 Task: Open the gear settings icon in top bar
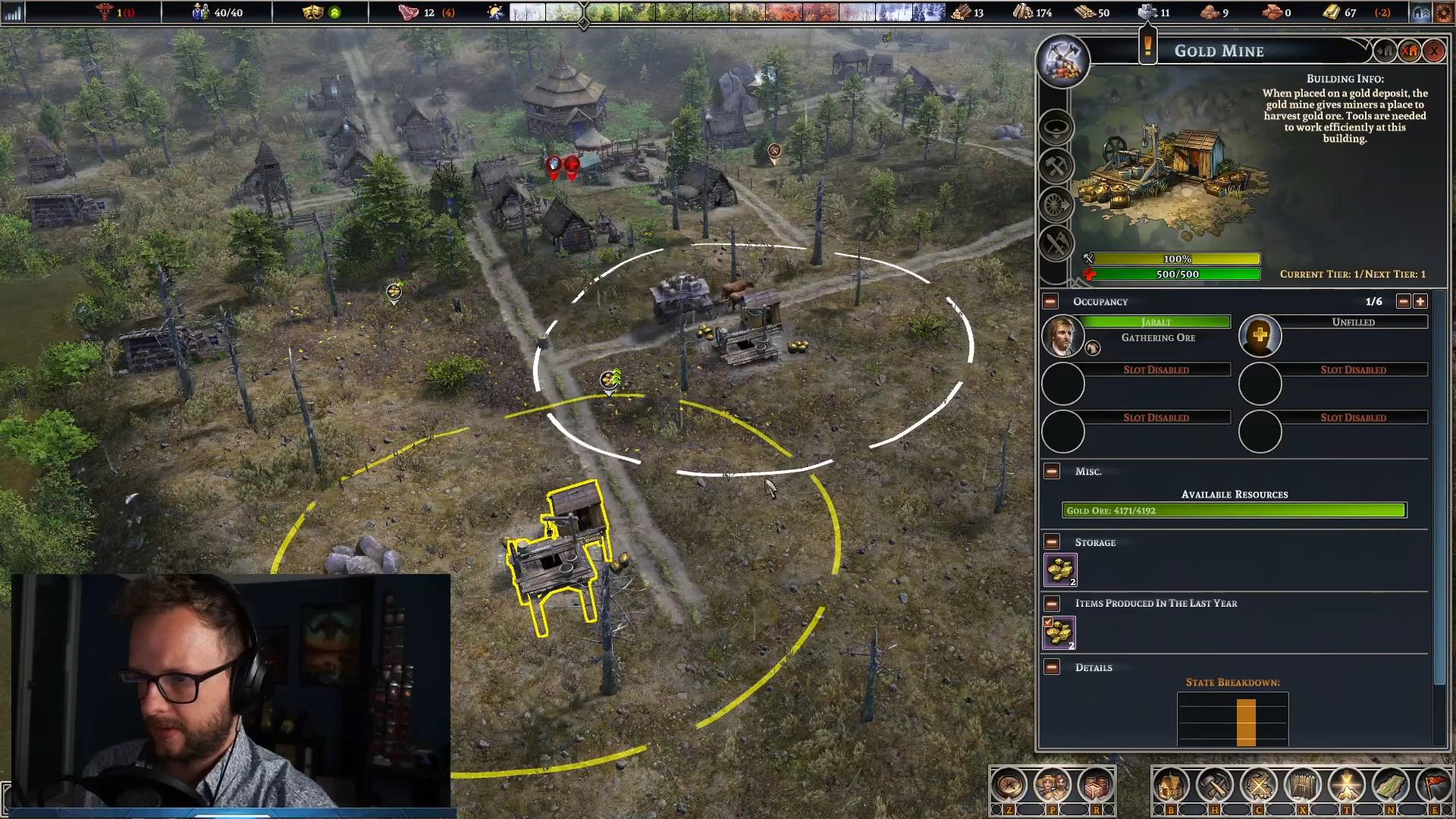click(1442, 13)
